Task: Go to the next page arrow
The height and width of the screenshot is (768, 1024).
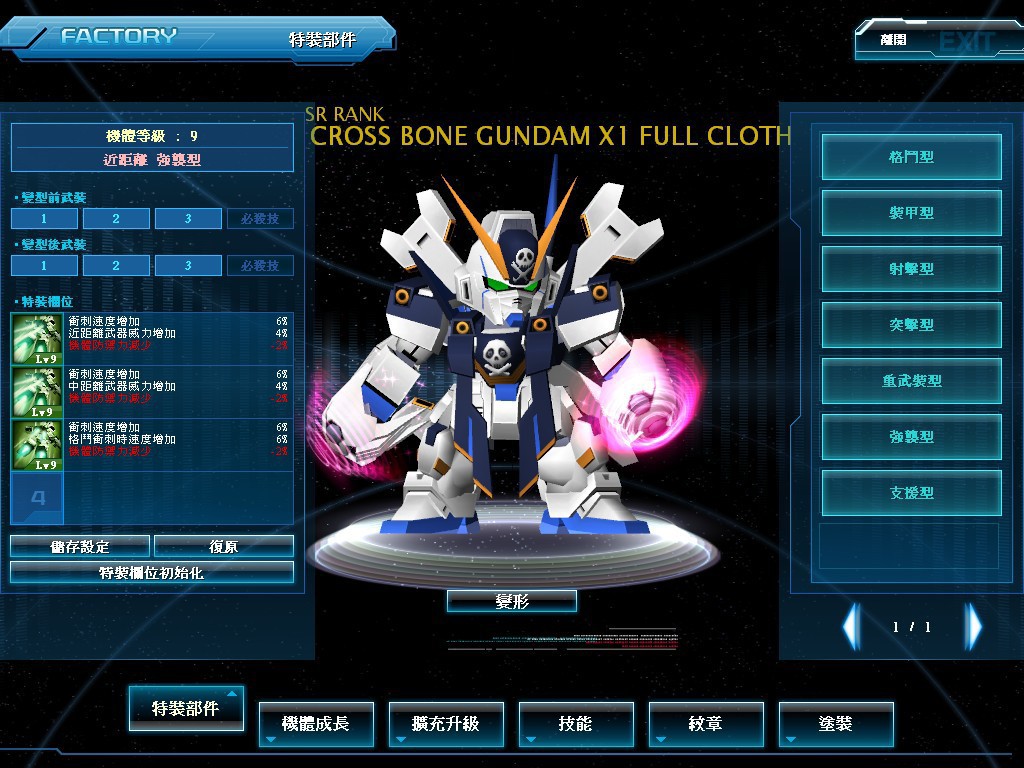Action: click(973, 627)
